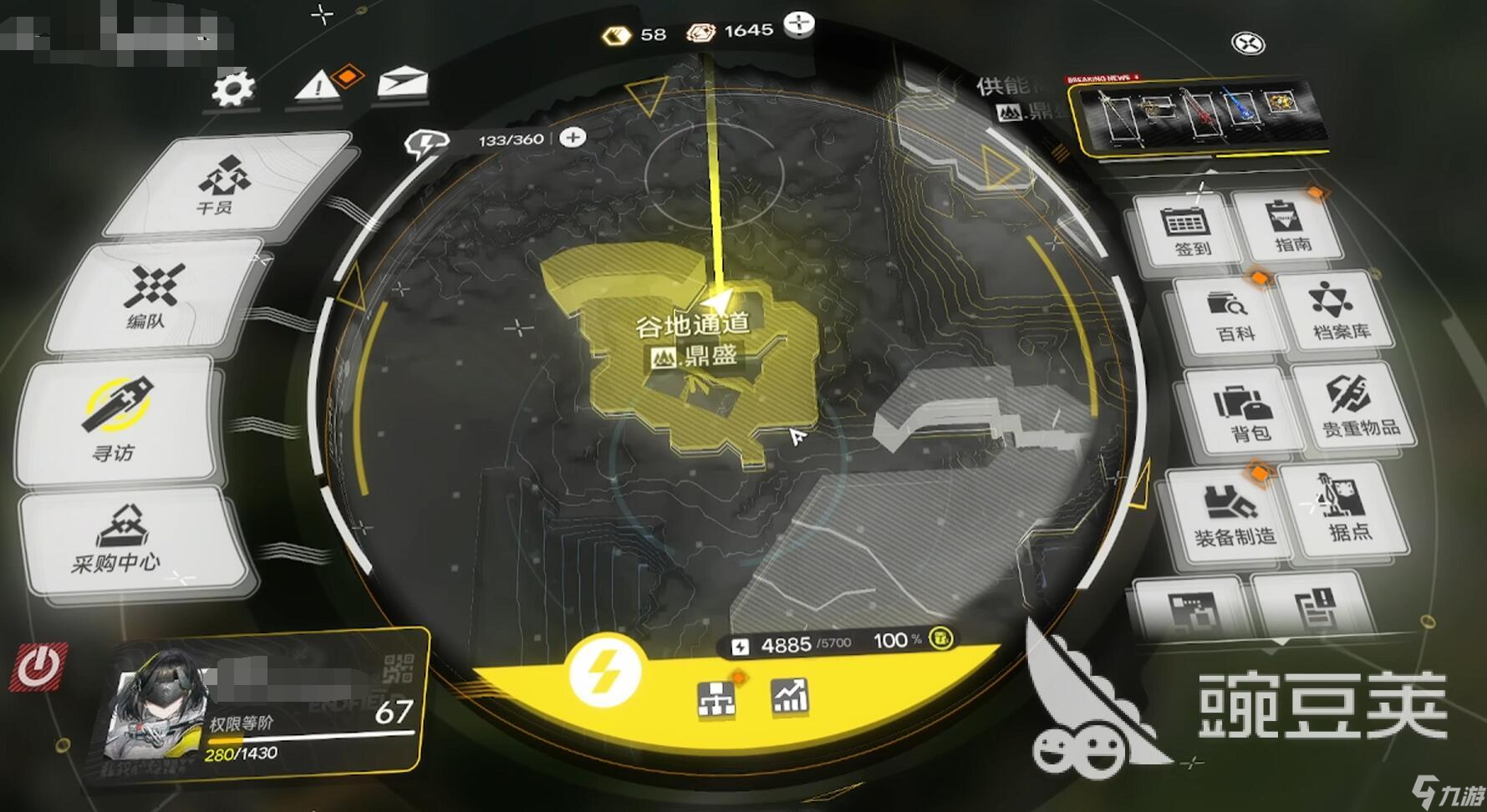Screen dimensions: 1487x812
Task: Open the 寻访 headhunt menu
Action: pos(116,420)
